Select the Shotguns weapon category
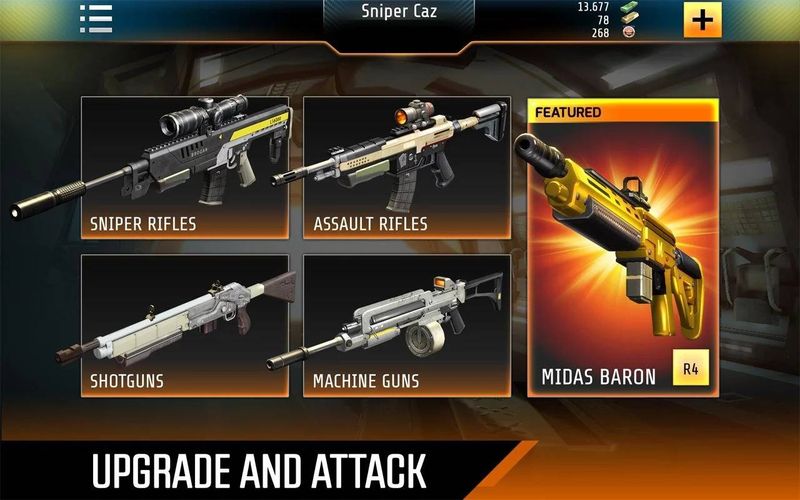 pos(185,326)
